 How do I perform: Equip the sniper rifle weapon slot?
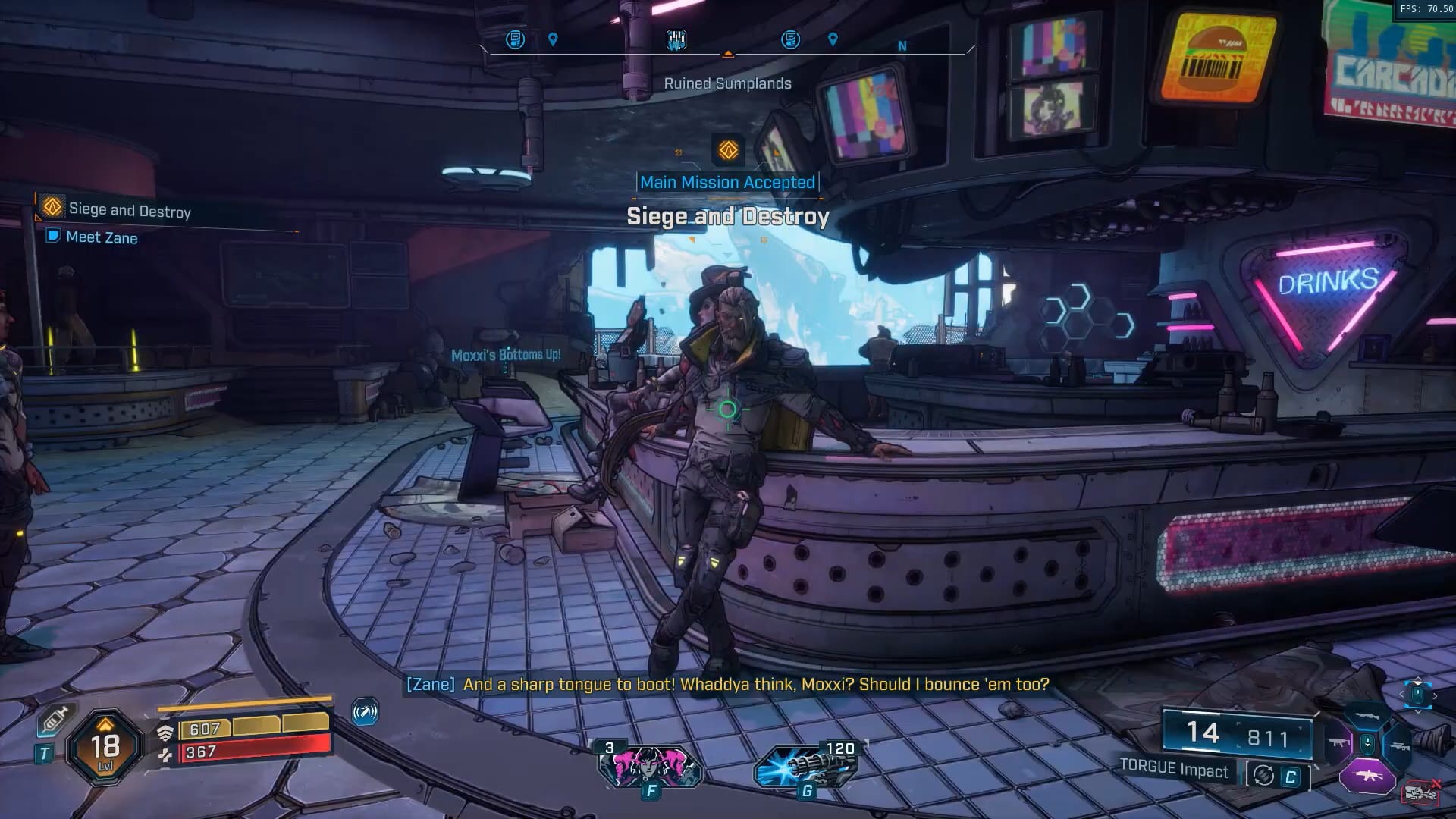click(1398, 745)
